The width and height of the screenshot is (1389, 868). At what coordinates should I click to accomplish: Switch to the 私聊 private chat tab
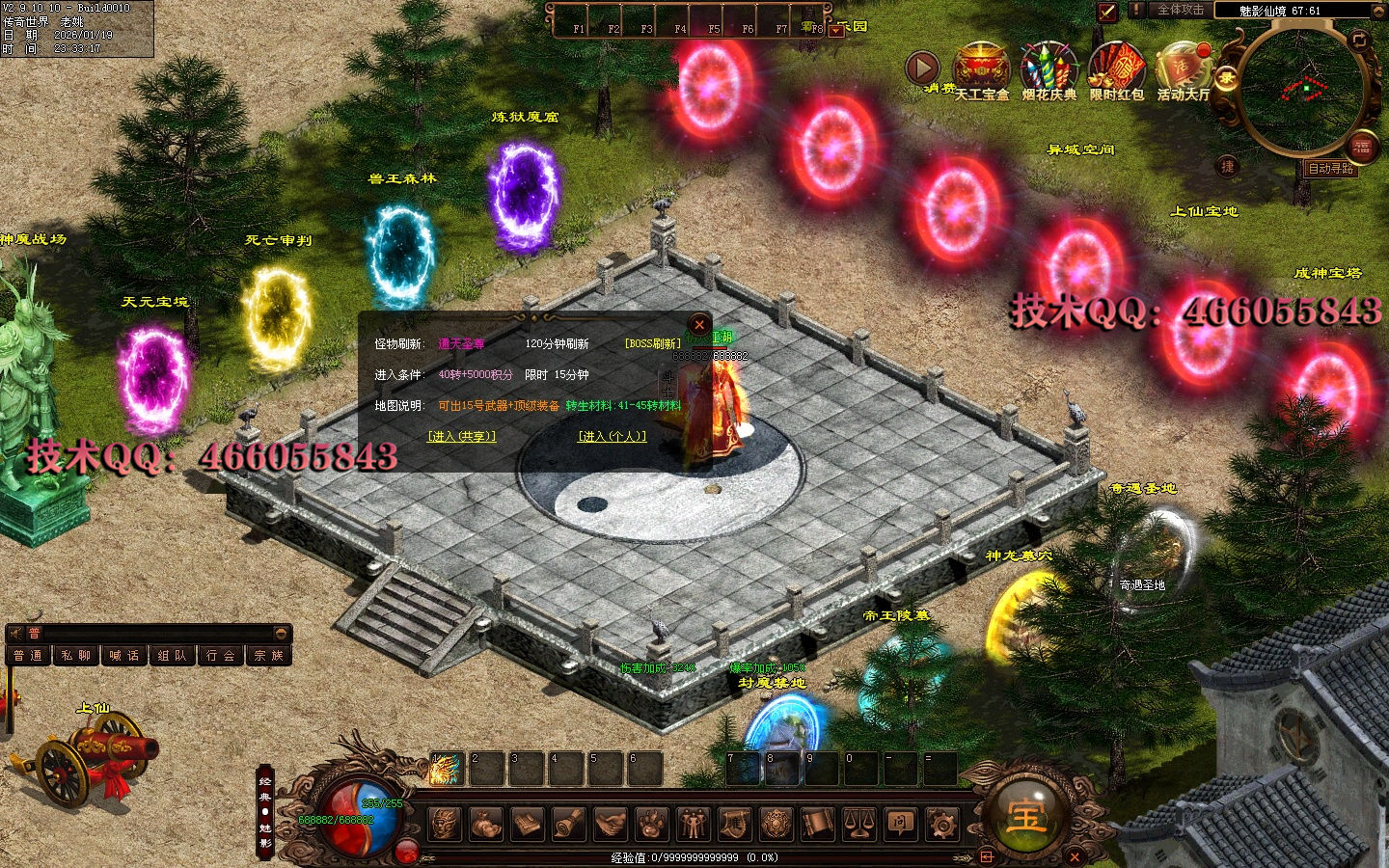click(76, 656)
